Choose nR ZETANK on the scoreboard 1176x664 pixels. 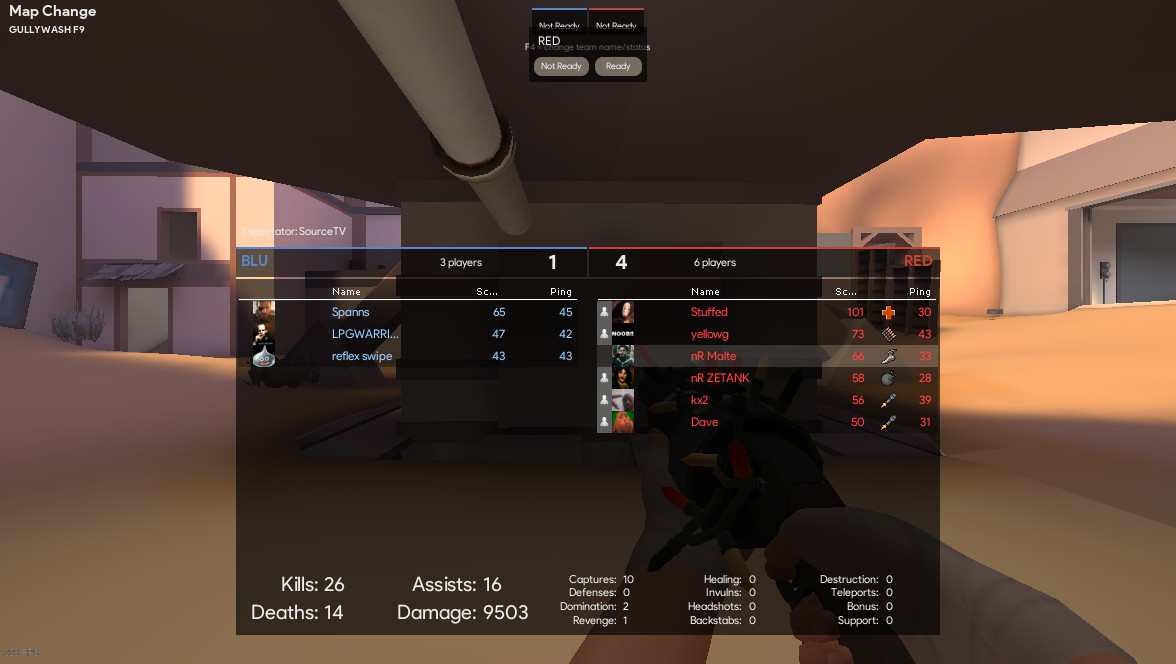click(720, 378)
